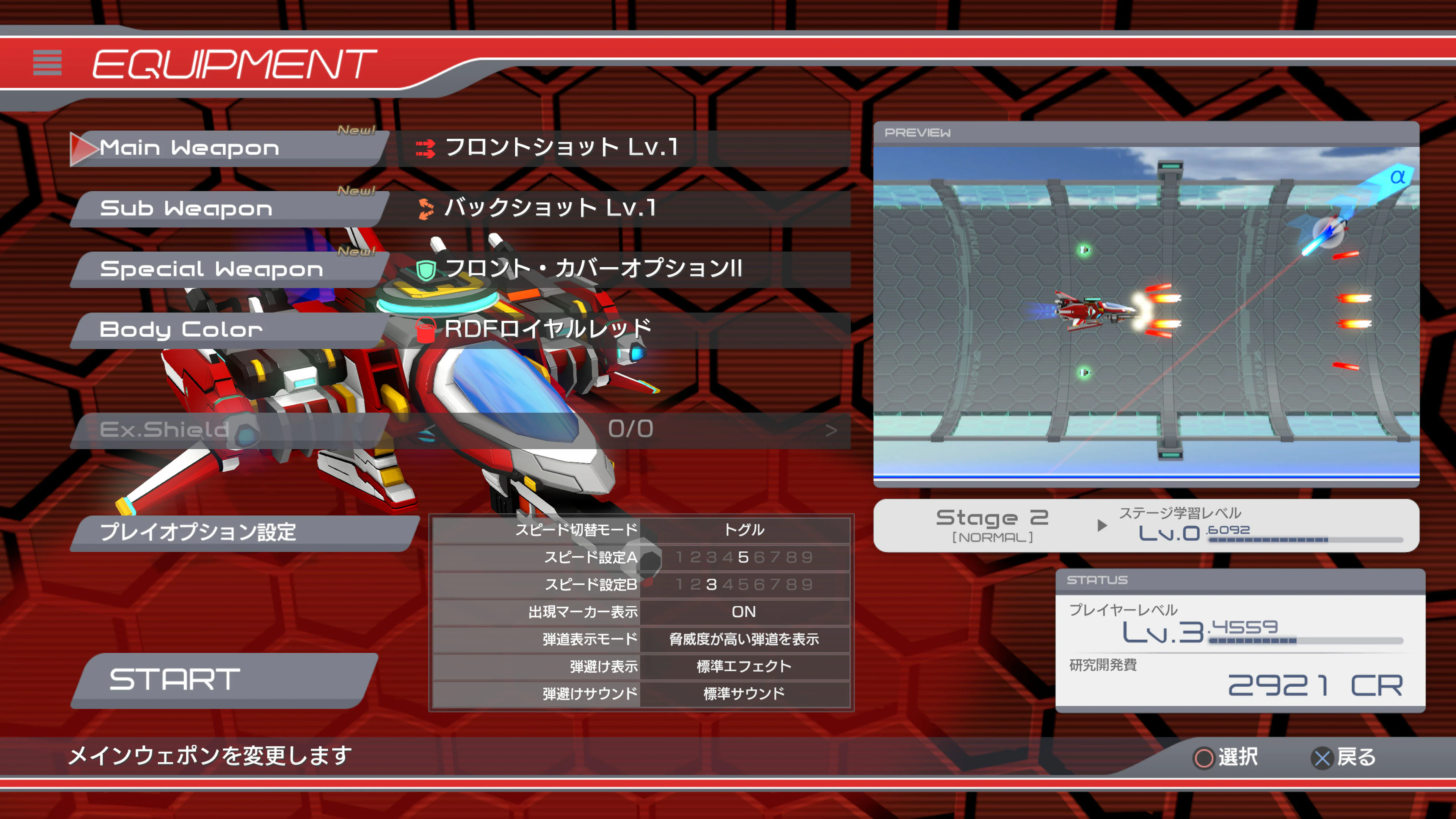
Task: Select the Sub Weapon menu entry
Action: (187, 209)
